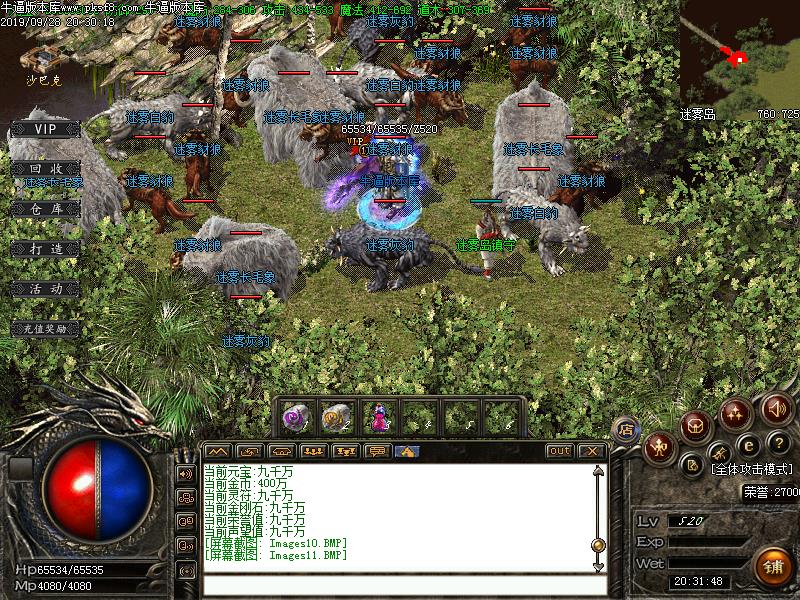Open the character figure icon button

pos(658,447)
